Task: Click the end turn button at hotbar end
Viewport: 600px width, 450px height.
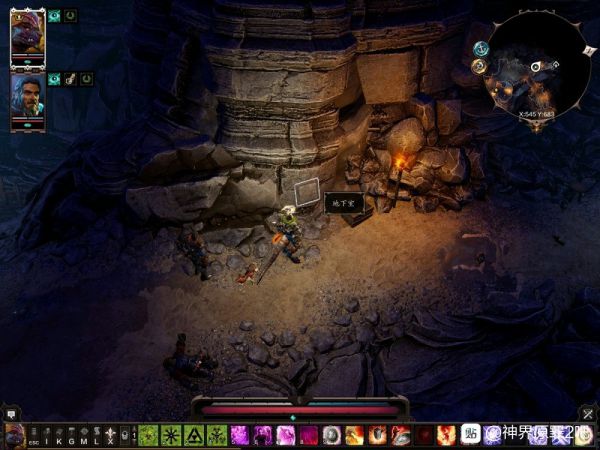Action: 586,435
